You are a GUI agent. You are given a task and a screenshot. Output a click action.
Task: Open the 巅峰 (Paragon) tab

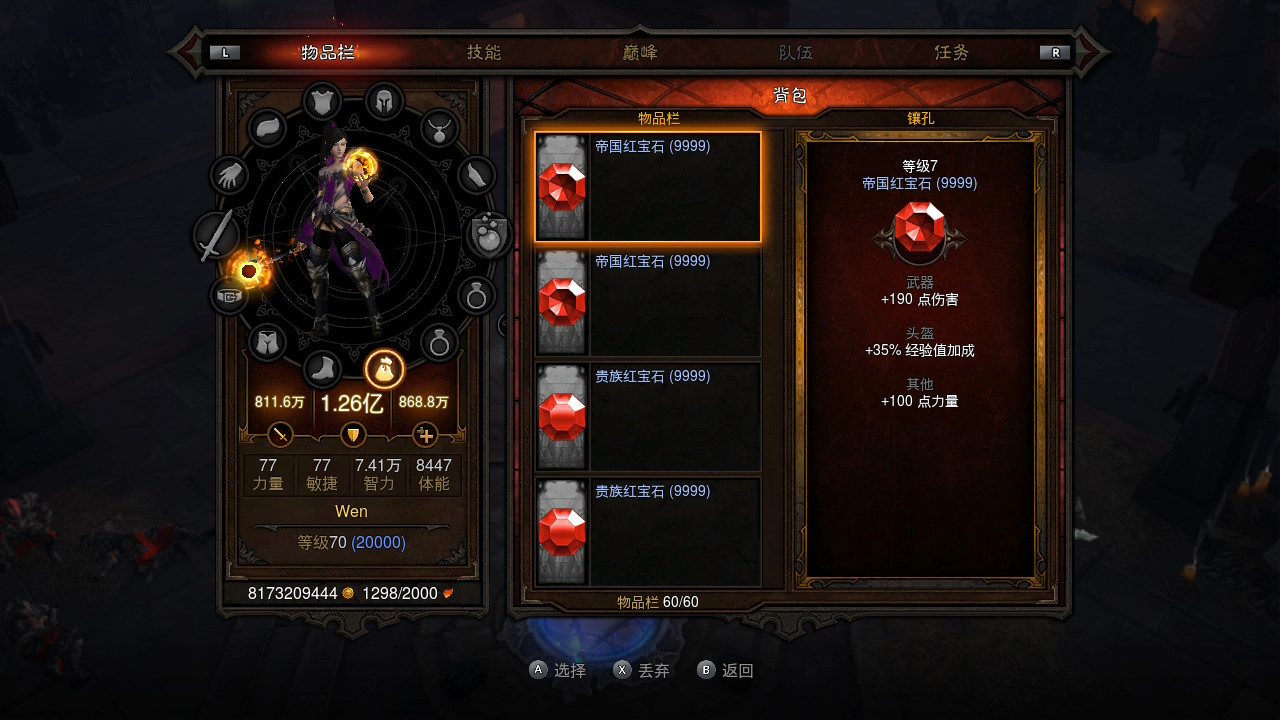point(640,53)
